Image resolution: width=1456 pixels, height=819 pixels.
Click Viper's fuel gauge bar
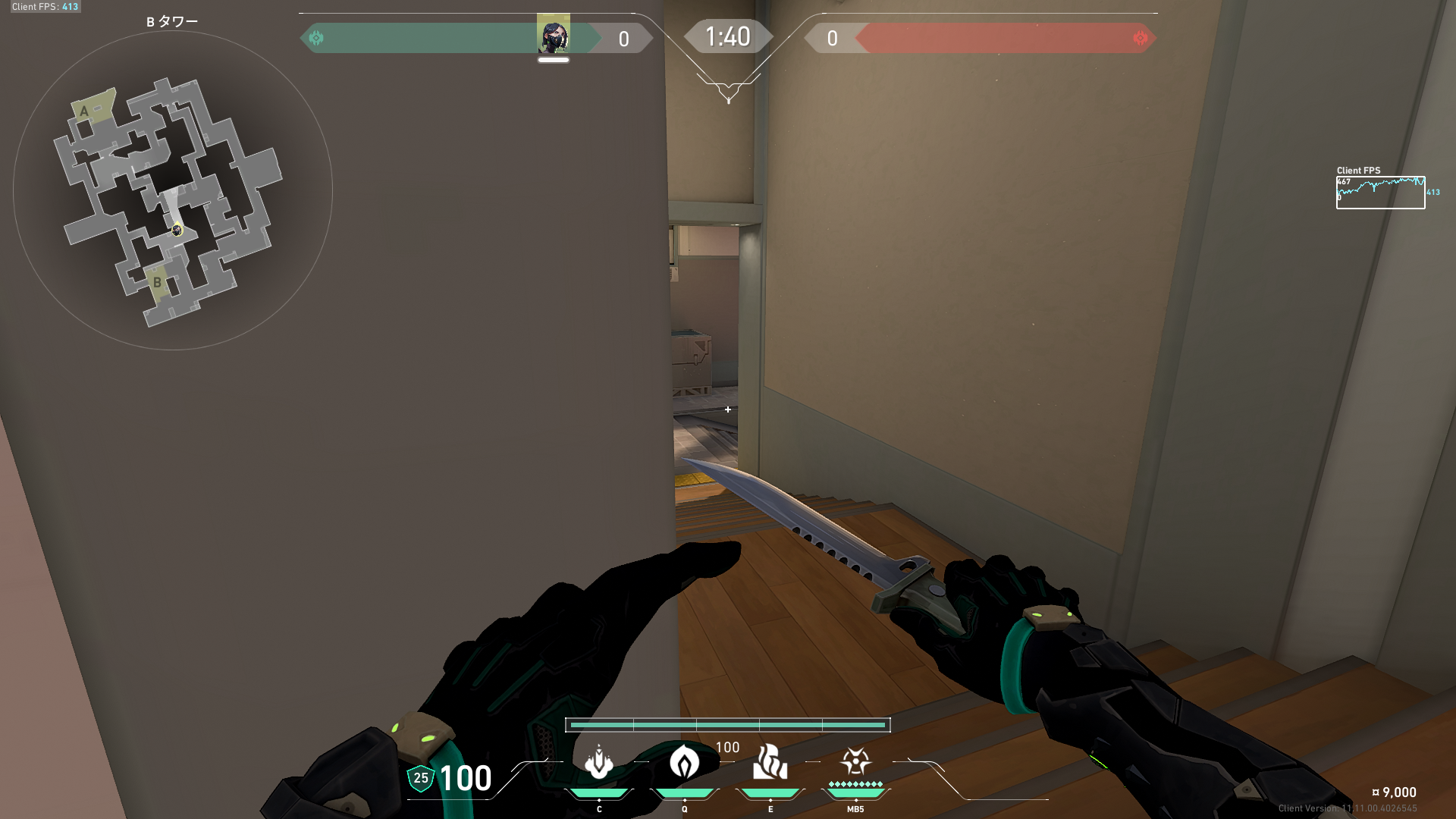(x=728, y=725)
